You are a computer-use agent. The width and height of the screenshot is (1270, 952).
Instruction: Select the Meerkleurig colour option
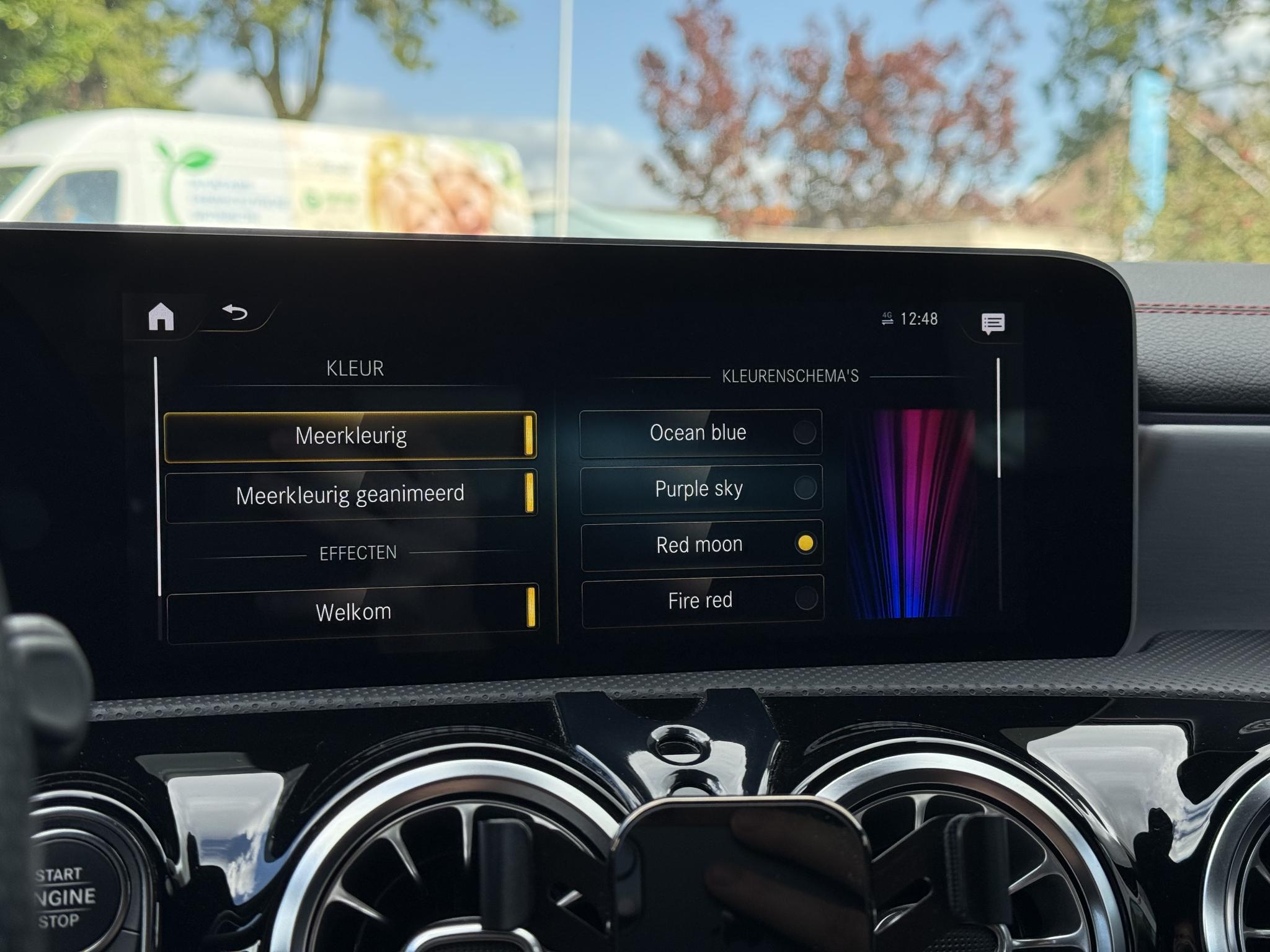point(350,436)
